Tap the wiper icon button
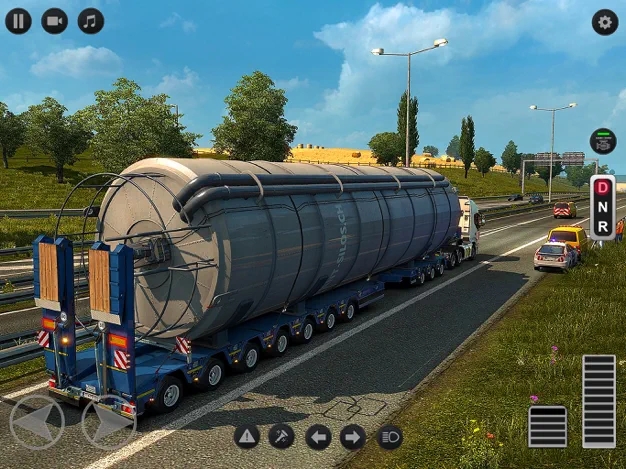626x469 pixels. pos(282,436)
